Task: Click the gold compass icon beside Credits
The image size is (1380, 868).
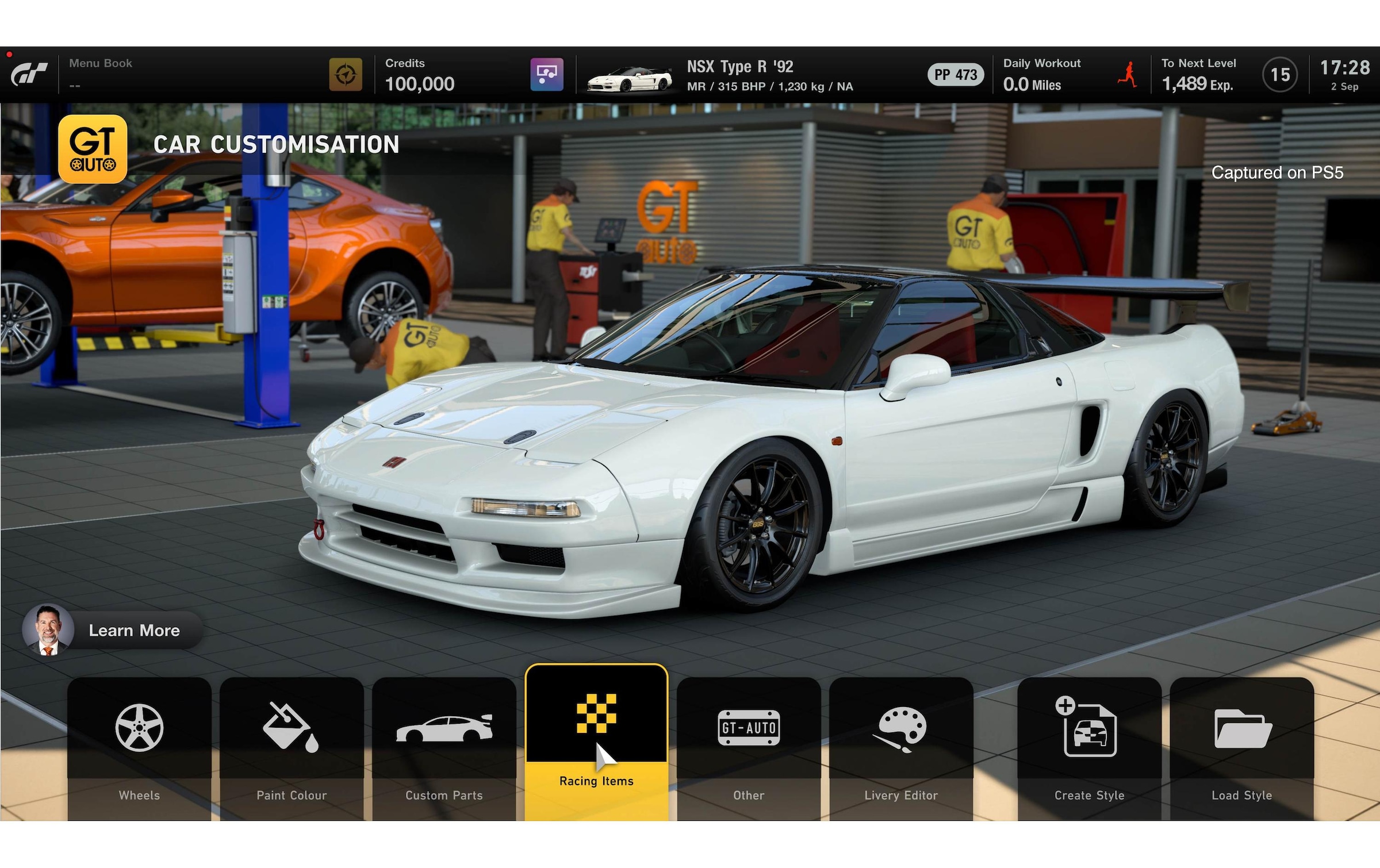Action: (346, 75)
